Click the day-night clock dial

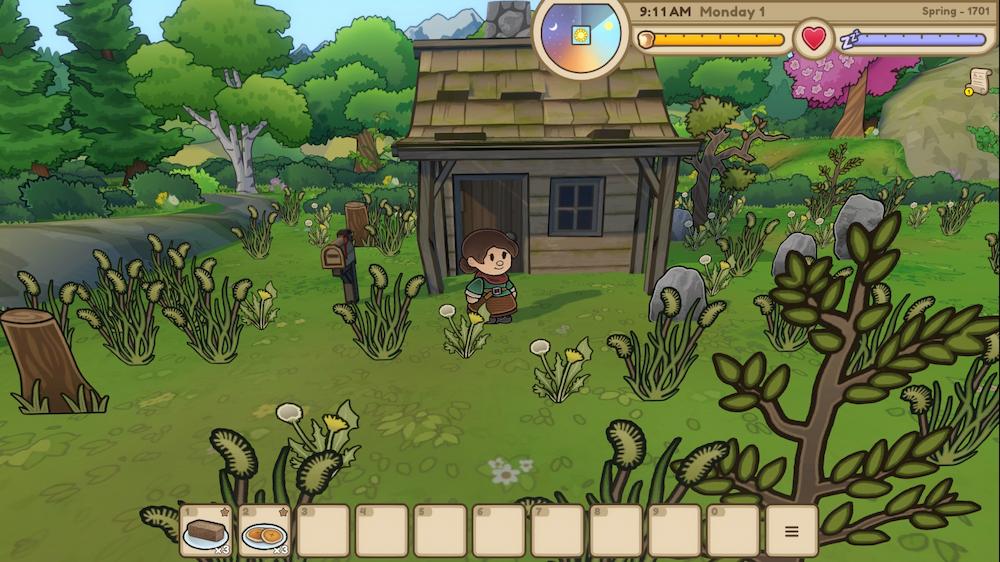(581, 35)
